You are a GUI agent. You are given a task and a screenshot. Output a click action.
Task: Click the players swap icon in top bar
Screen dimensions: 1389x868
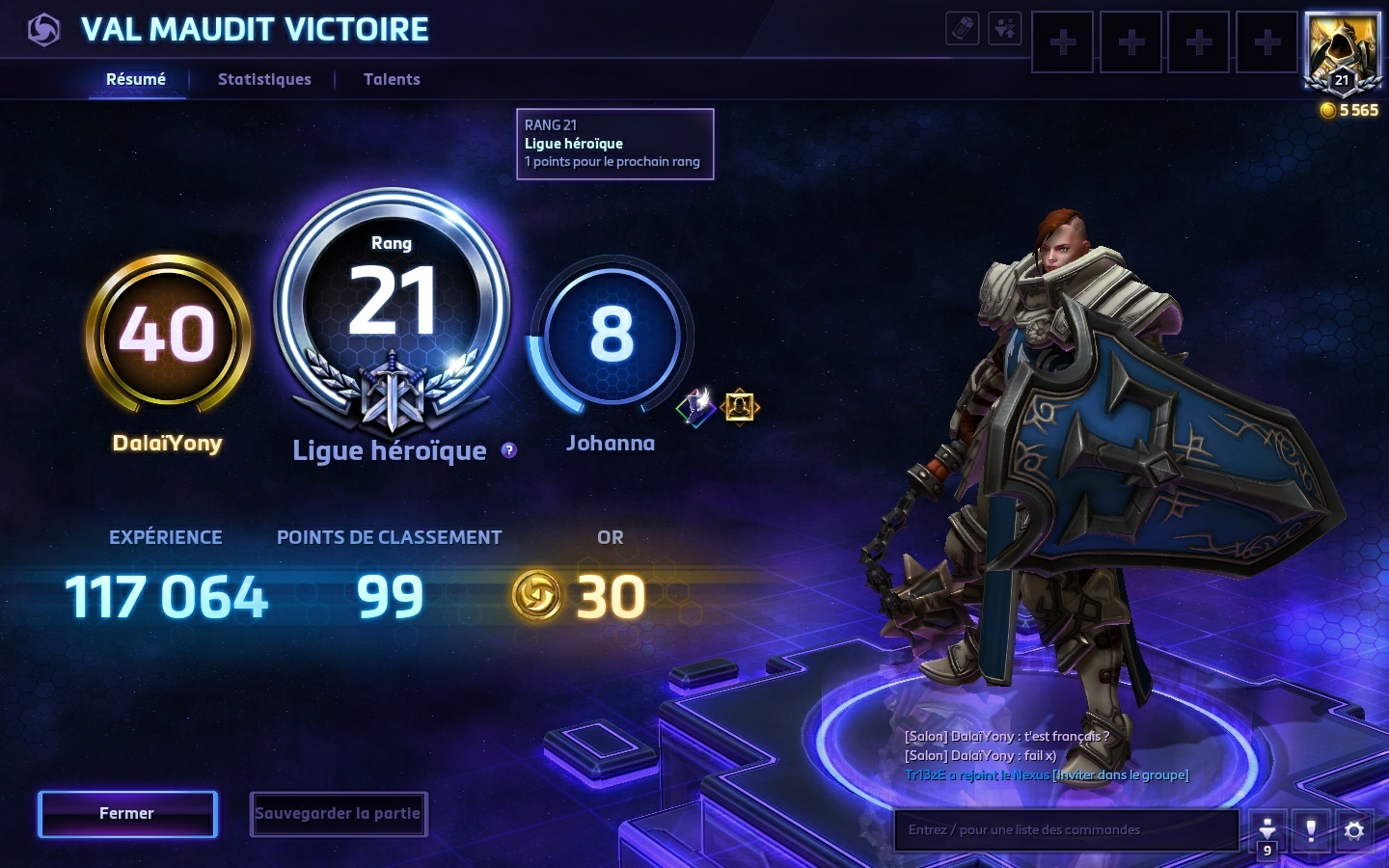pos(1005,29)
